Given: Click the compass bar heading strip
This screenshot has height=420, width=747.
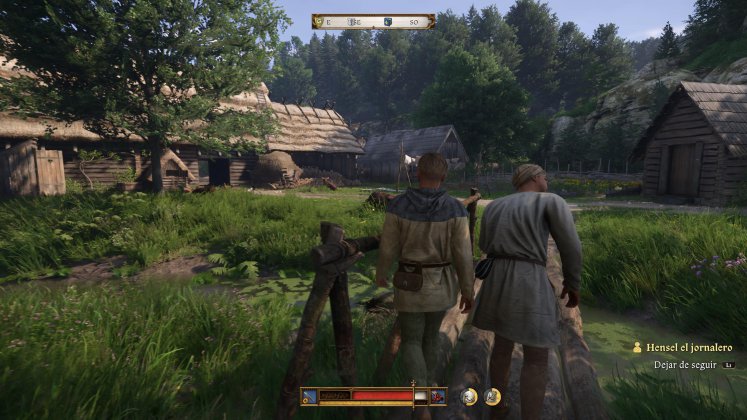Looking at the screenshot, I should coord(373,21).
